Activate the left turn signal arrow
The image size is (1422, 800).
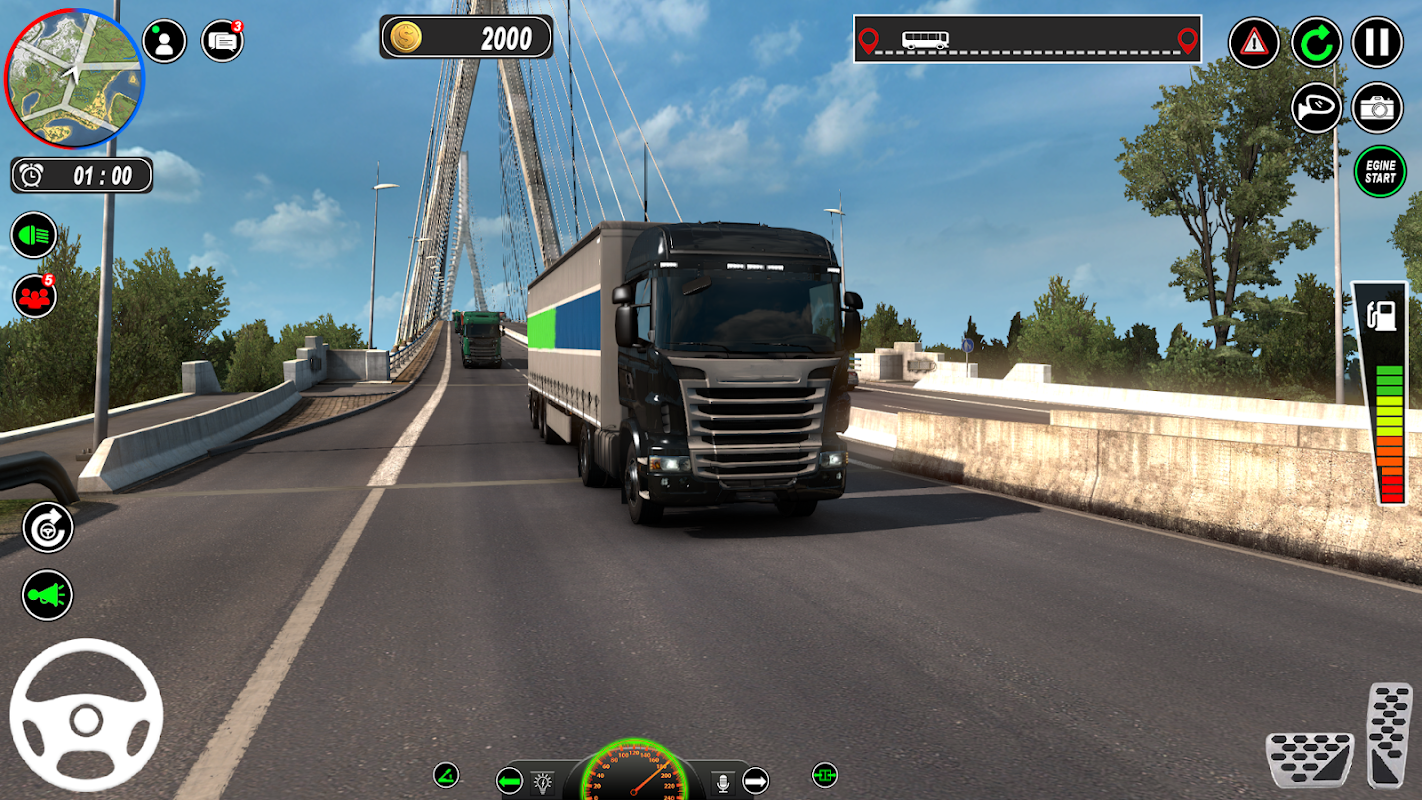tap(510, 781)
